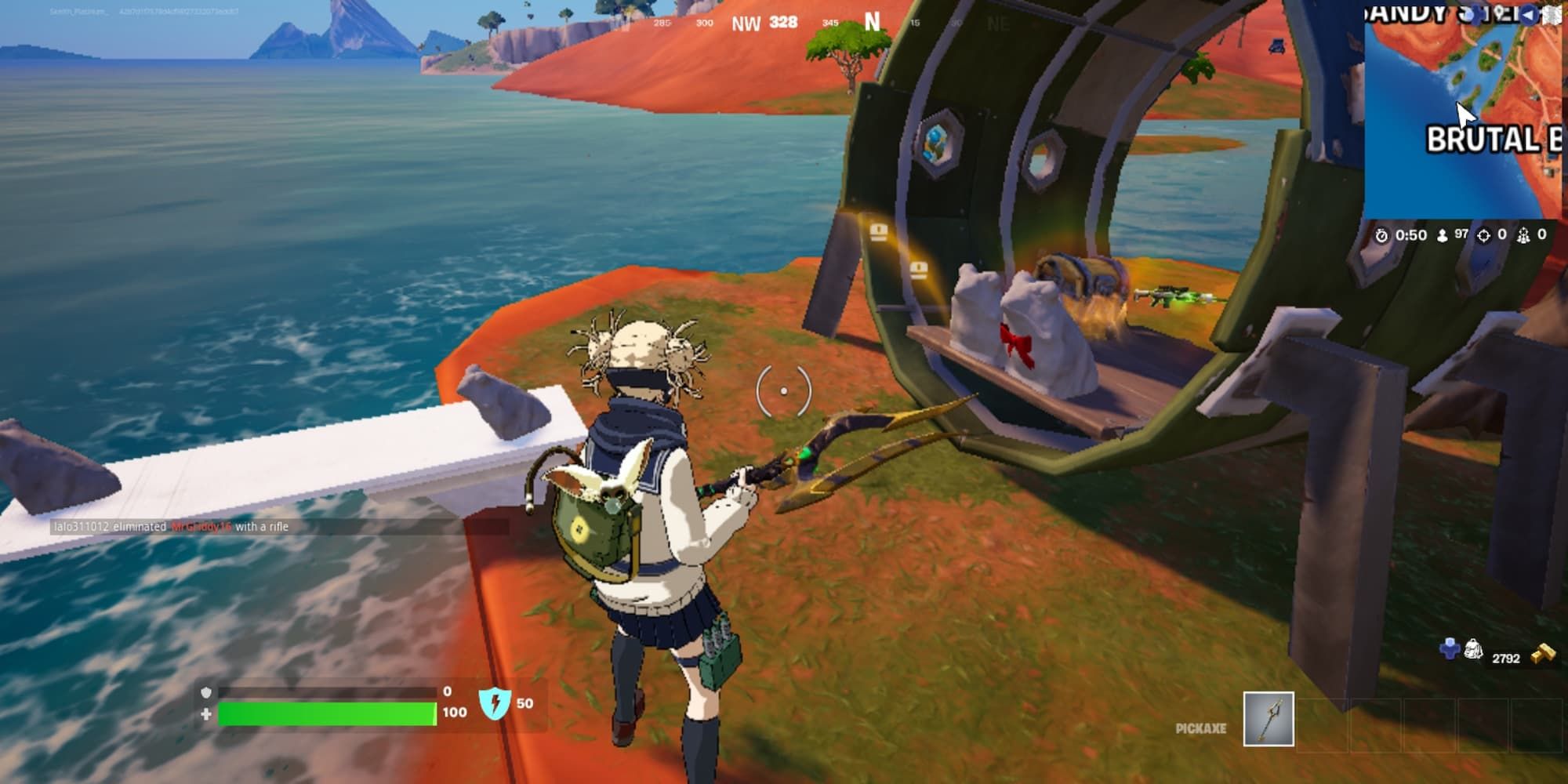Screen dimensions: 1568x784
Task: Click the gold bars currency icon
Action: [1543, 652]
